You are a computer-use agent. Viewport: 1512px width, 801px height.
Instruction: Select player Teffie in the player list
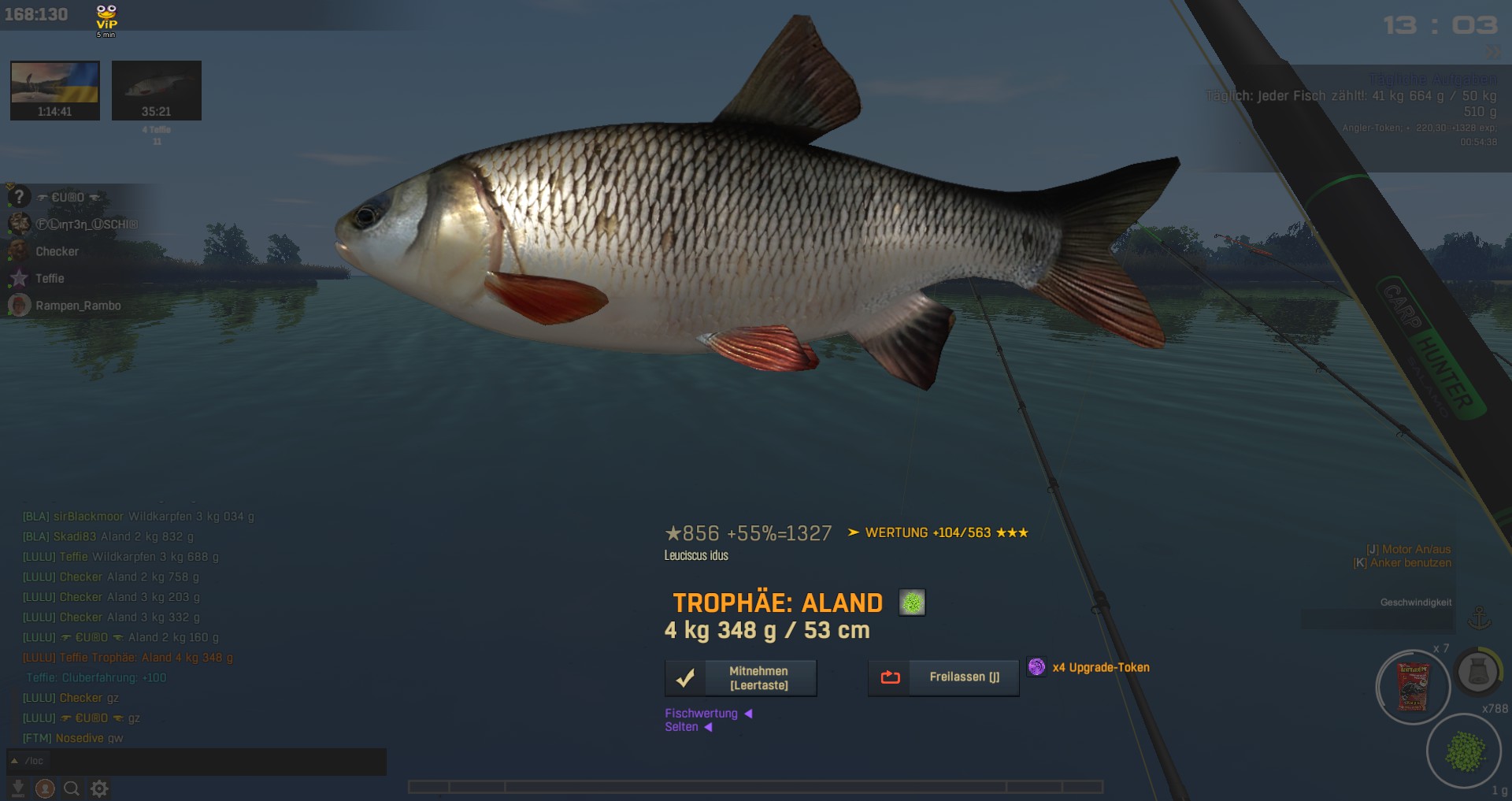coord(50,278)
